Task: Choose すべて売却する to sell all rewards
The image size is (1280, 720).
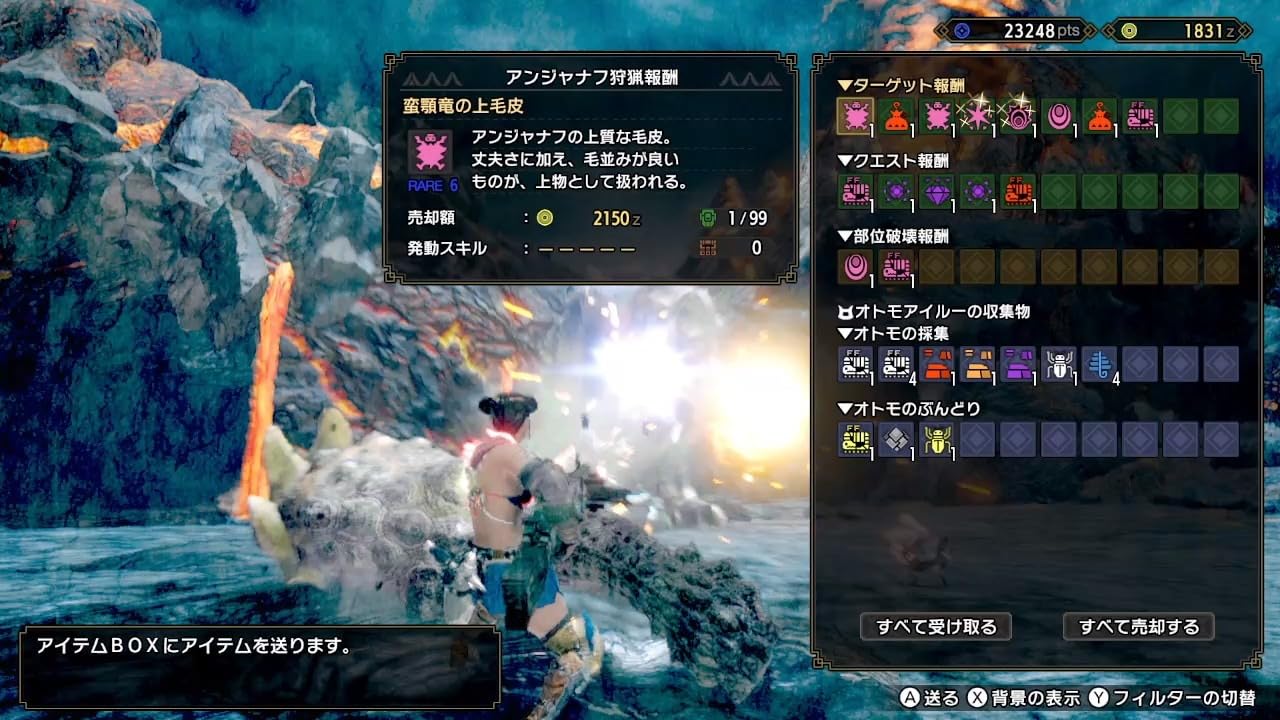Action: click(x=1138, y=627)
